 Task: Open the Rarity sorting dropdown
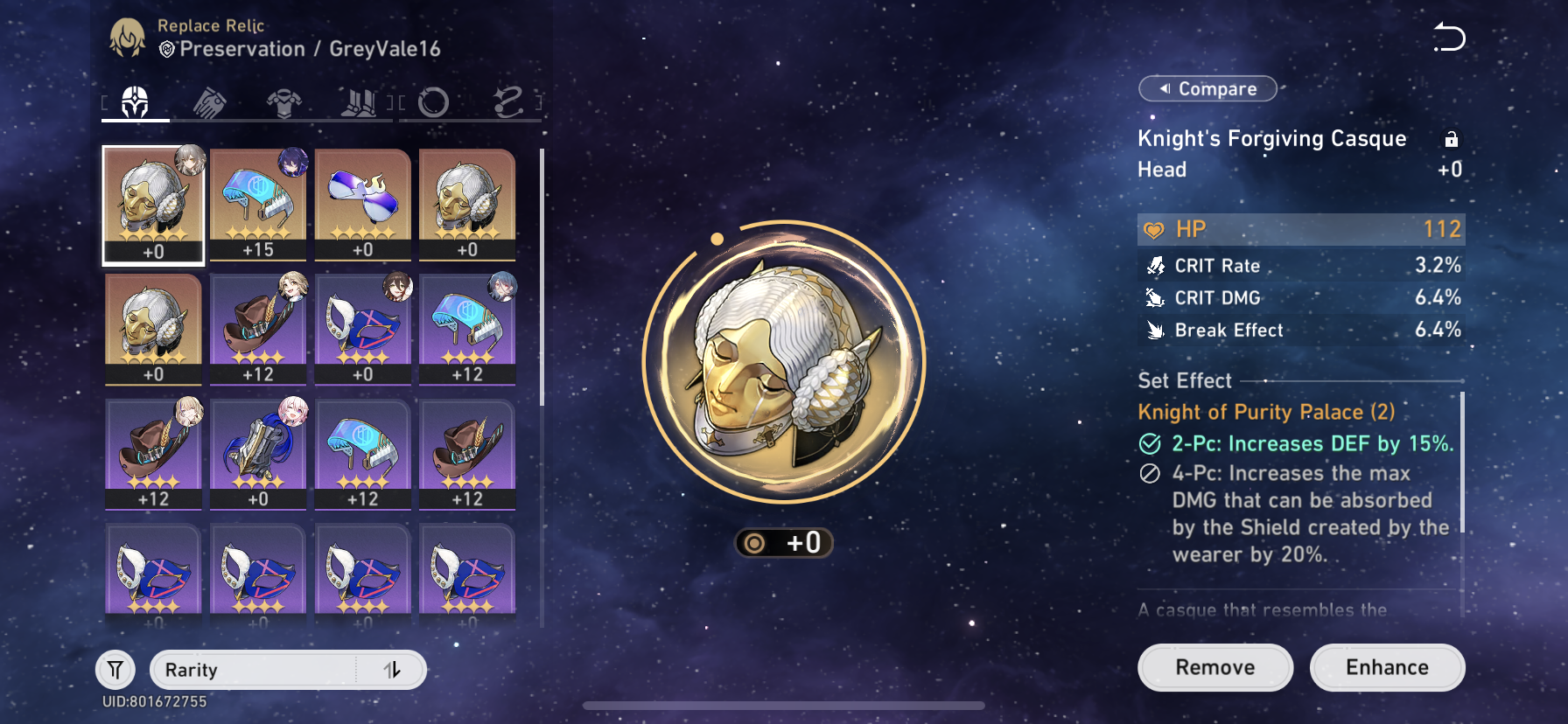coord(262,670)
